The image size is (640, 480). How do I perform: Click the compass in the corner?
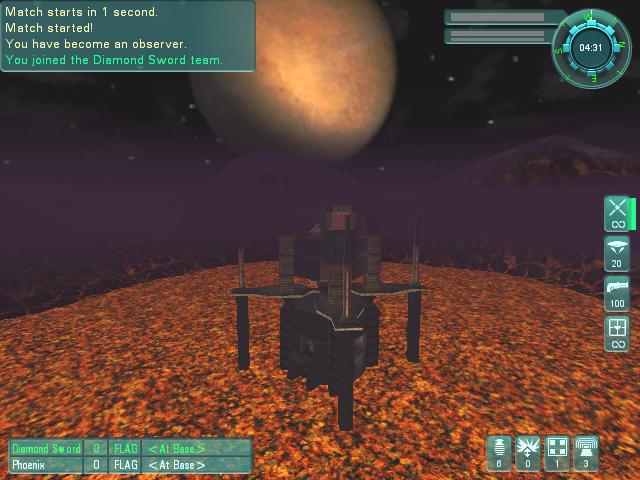click(590, 47)
